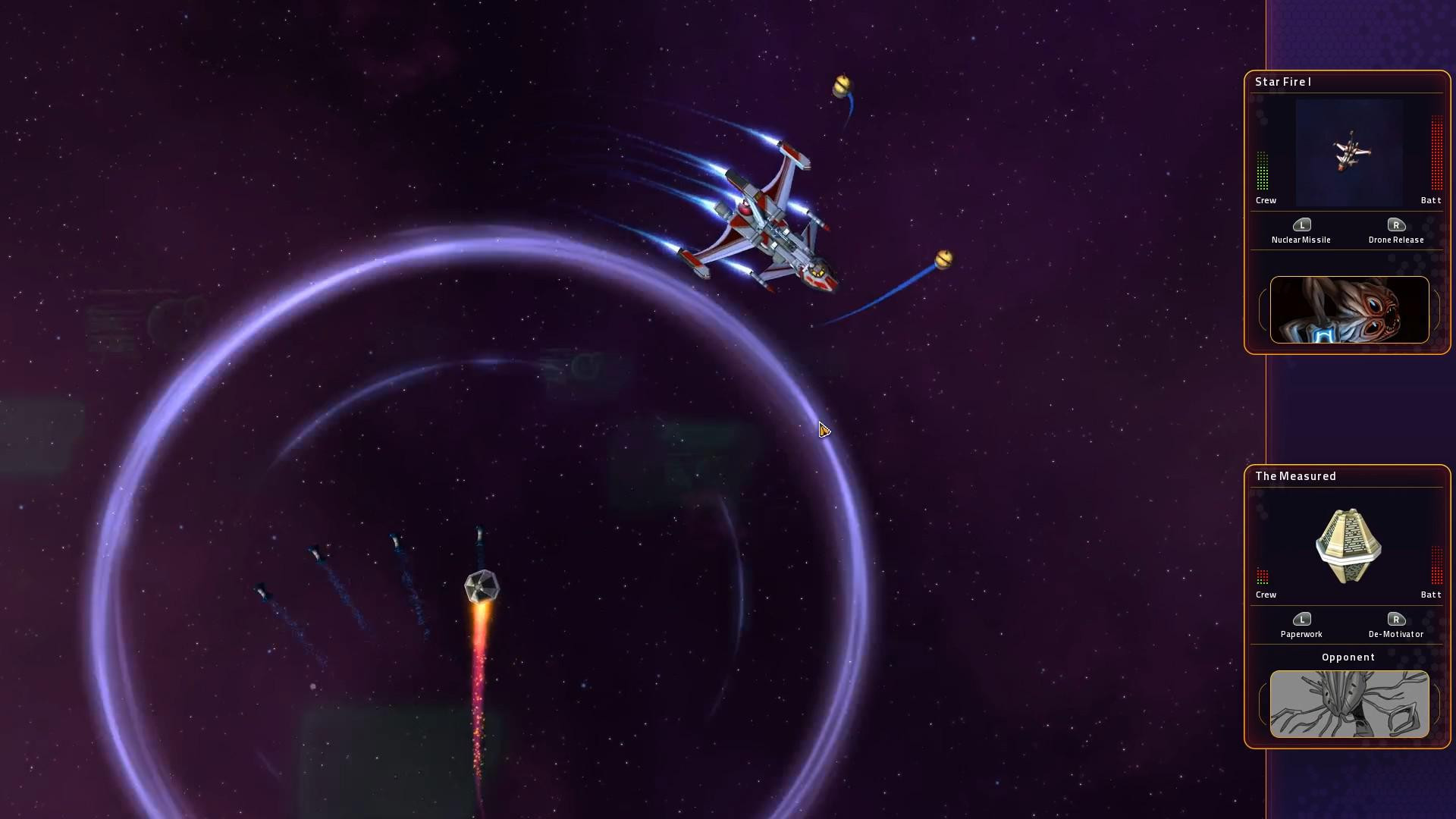Click the alien captain portrait on Star Fire I

tap(1350, 309)
